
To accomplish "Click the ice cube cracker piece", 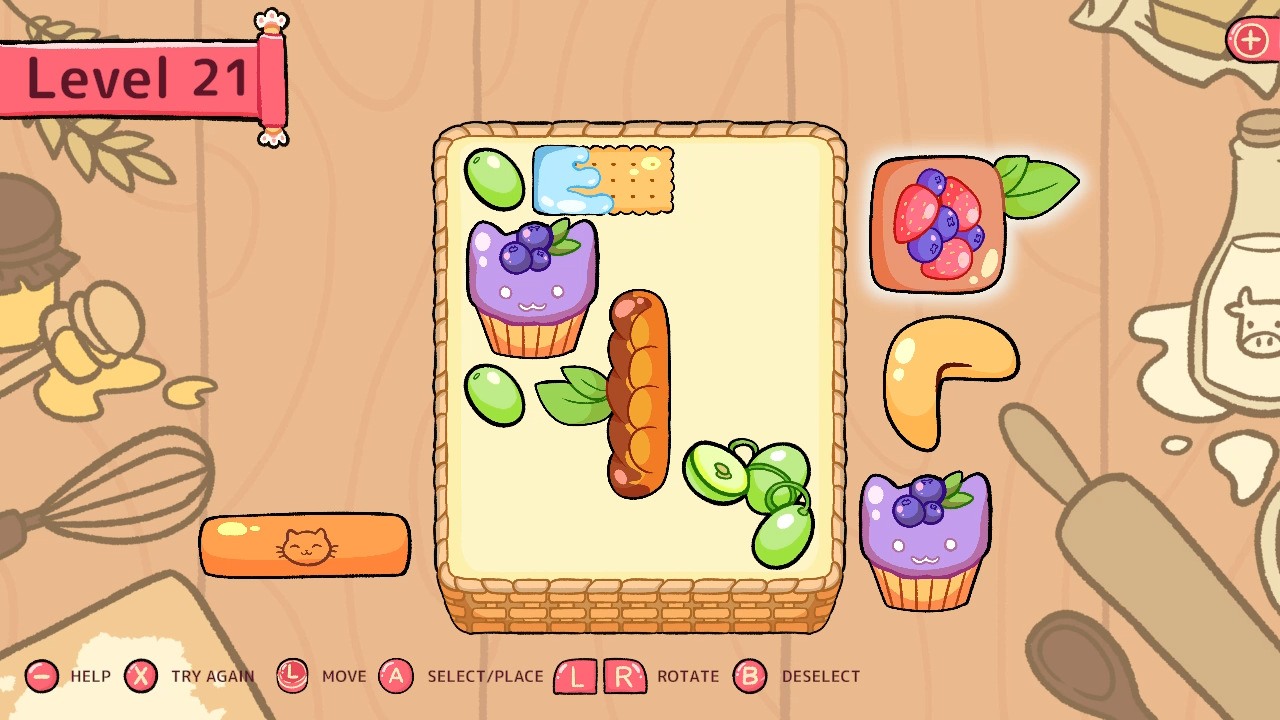I will 600,180.
